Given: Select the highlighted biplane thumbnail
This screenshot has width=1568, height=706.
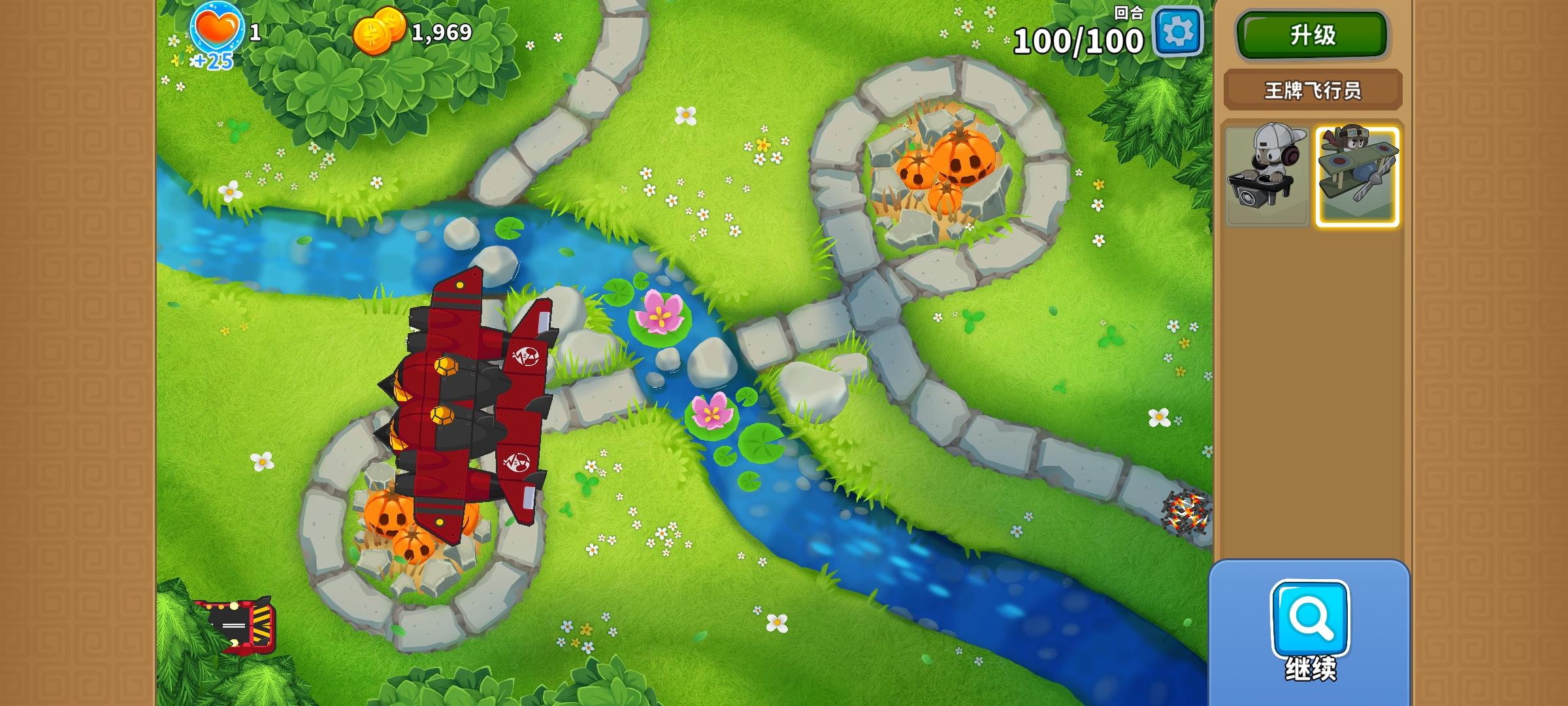Looking at the screenshot, I should 1357,175.
